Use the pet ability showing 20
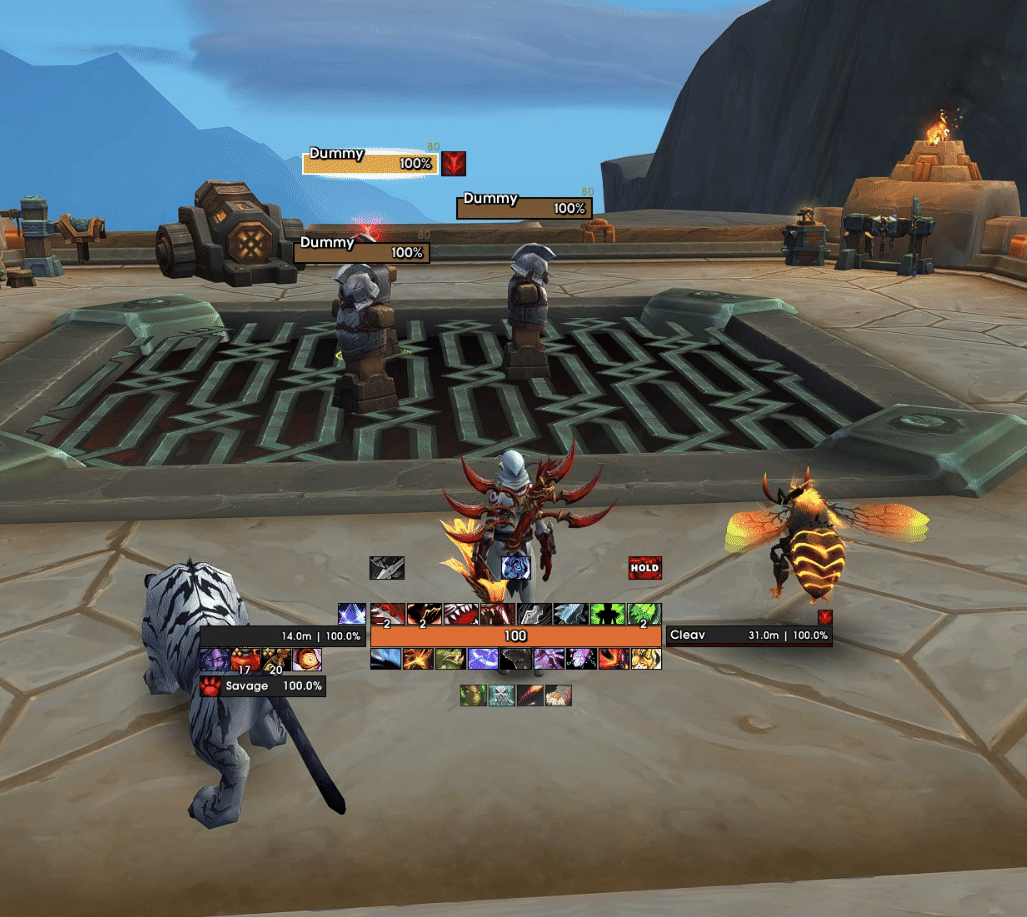Screen dimensions: 1027x917 pos(276,659)
